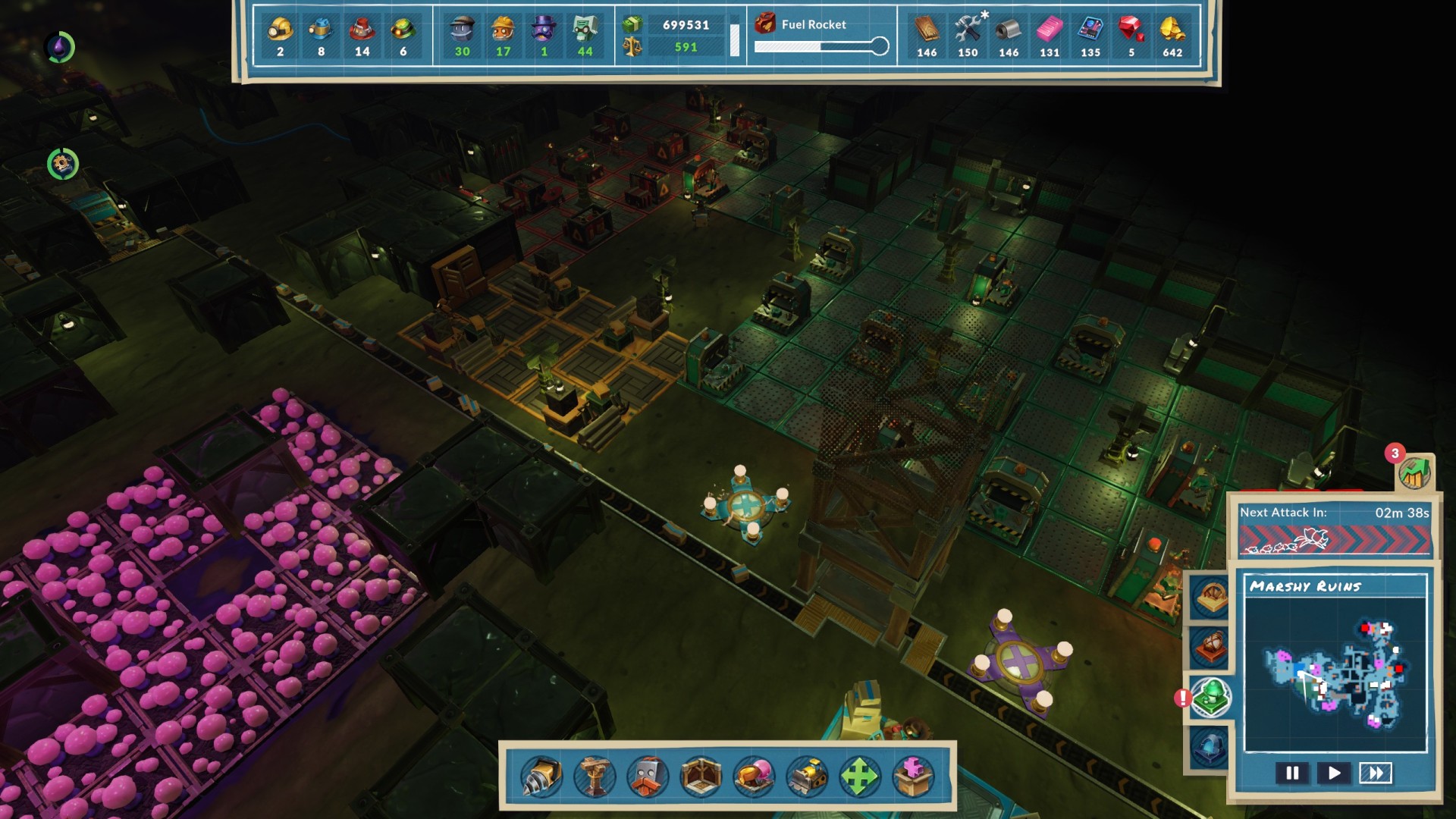Viewport: 1456px width, 819px height.
Task: Click the orange gear status icon
Action: coord(62,164)
